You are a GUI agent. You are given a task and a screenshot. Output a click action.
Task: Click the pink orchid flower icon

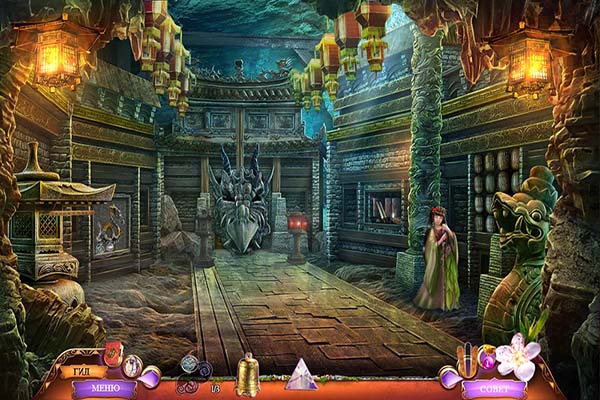517,355
